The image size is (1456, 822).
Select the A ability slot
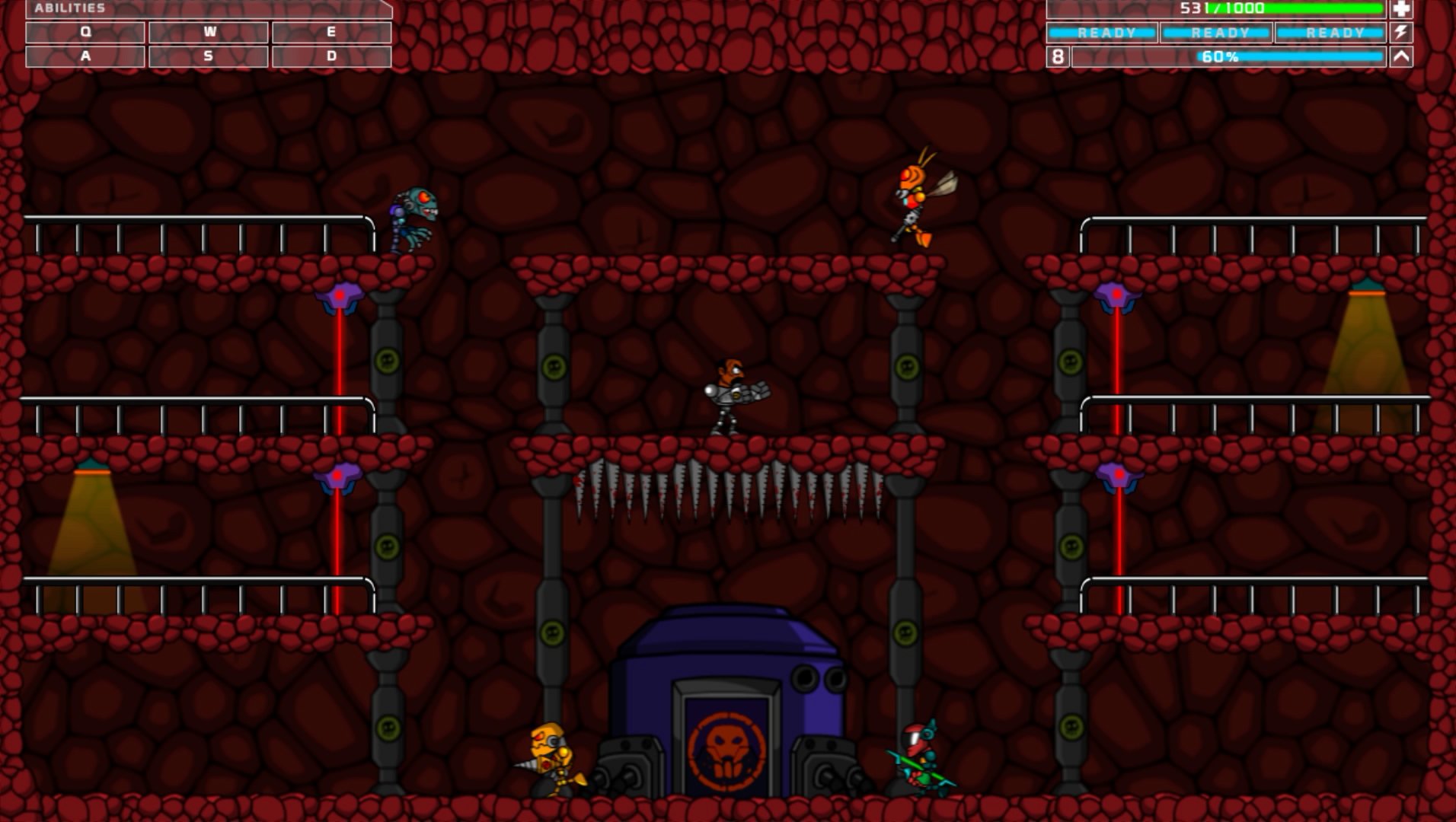85,56
